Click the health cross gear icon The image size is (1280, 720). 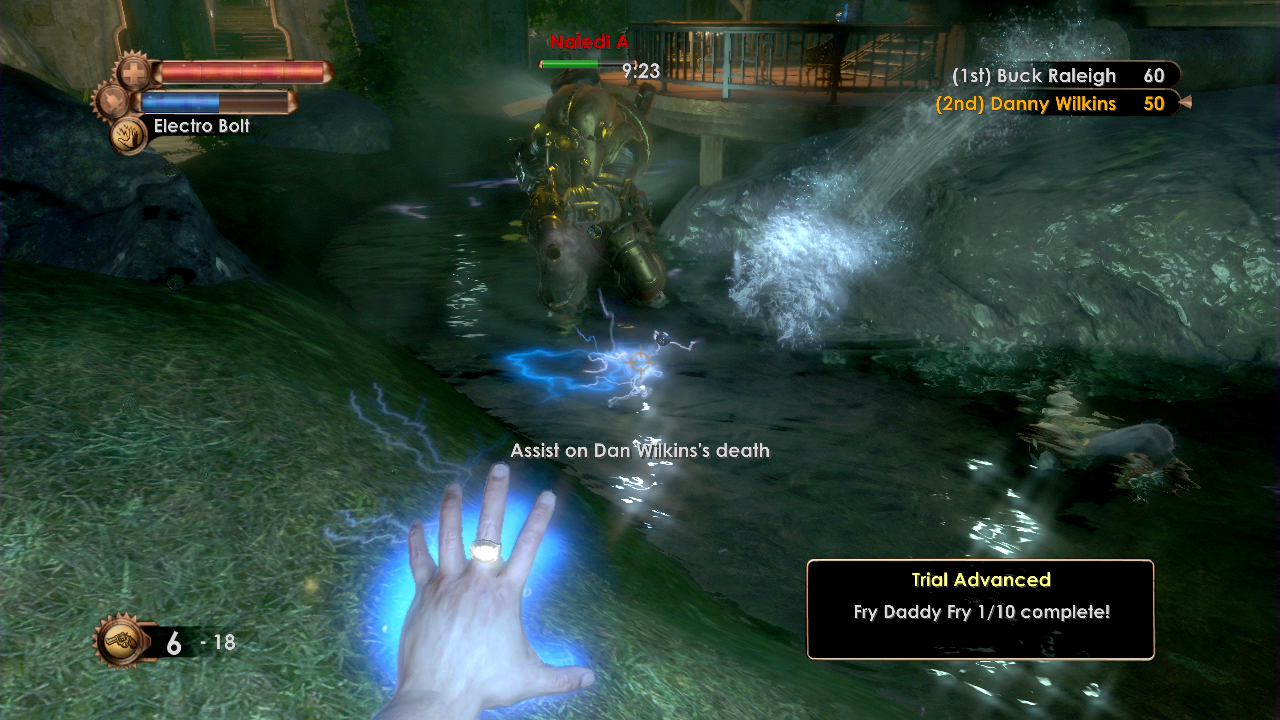click(x=133, y=72)
